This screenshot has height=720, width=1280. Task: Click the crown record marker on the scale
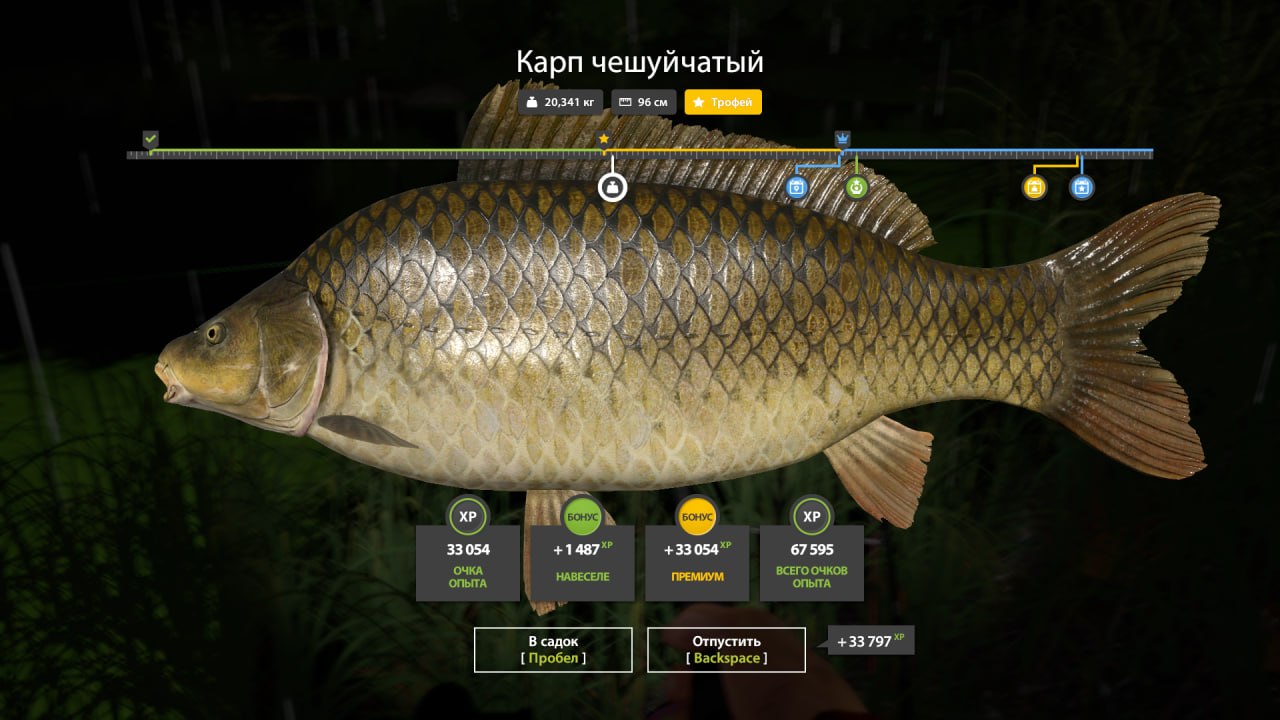coord(843,137)
